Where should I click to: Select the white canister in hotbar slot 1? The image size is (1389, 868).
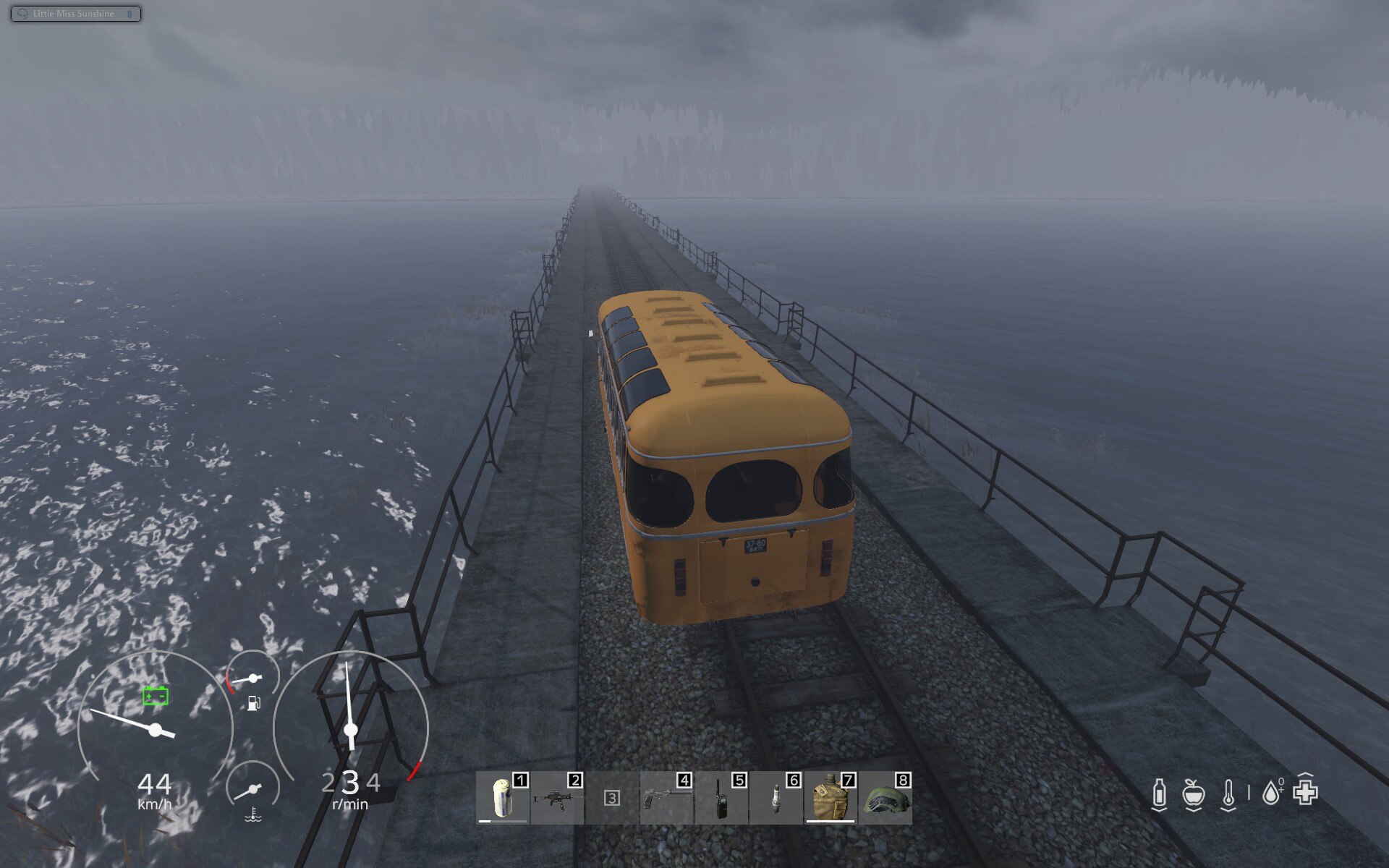[x=502, y=798]
